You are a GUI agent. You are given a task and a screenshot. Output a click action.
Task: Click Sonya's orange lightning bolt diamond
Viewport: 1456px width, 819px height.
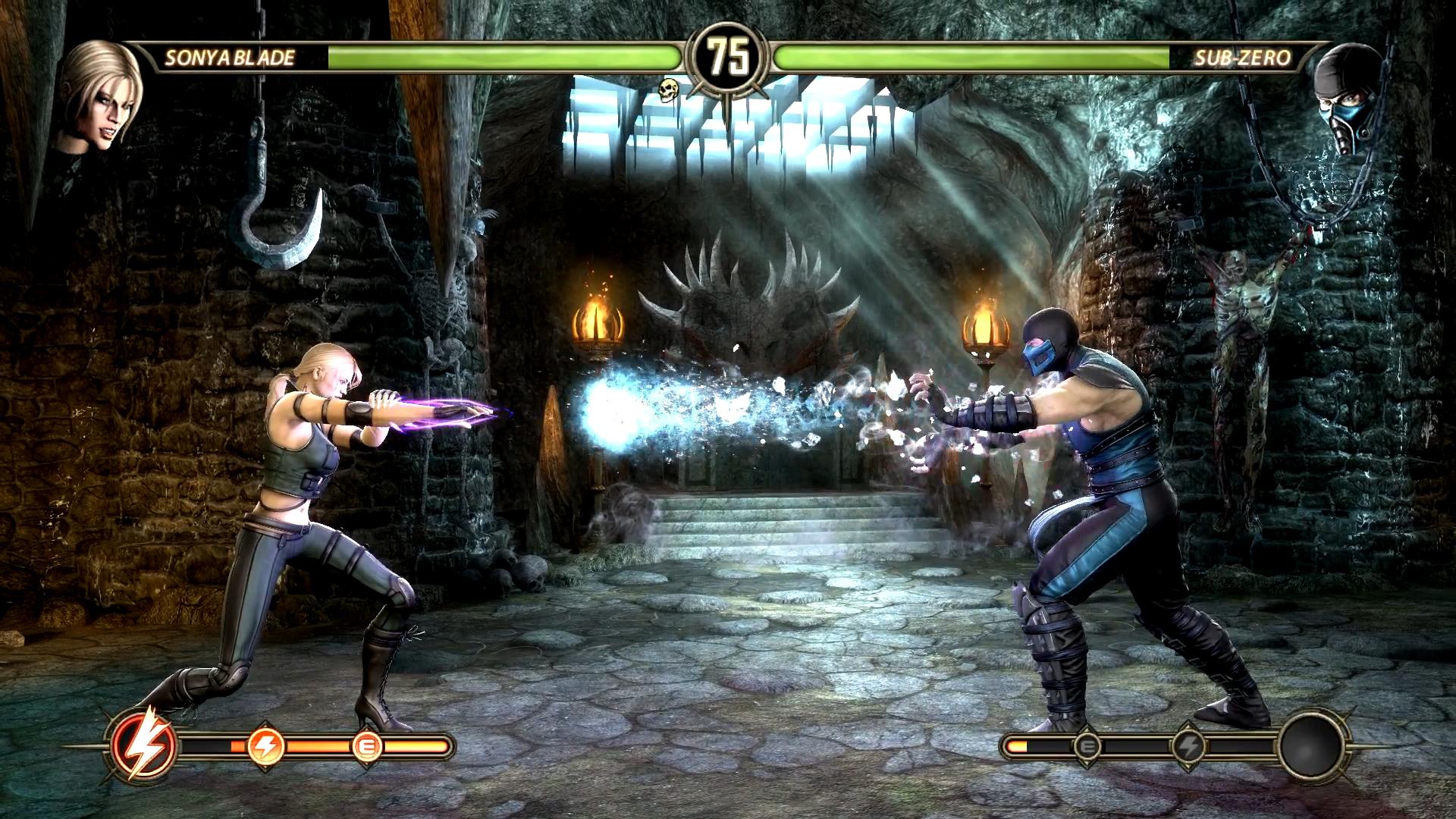tap(265, 746)
